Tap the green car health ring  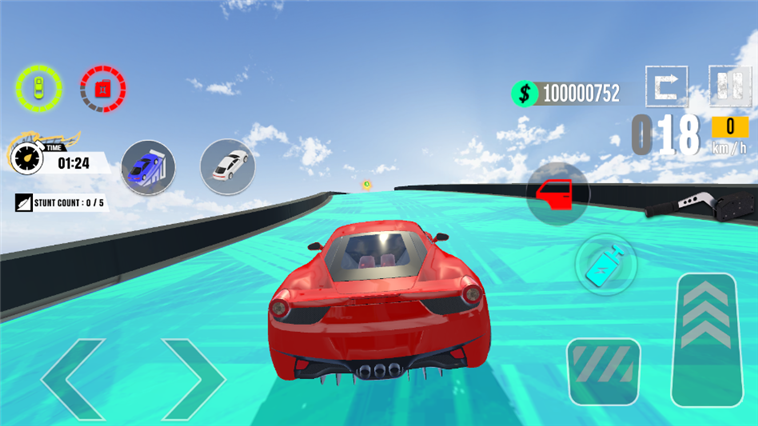(x=38, y=88)
